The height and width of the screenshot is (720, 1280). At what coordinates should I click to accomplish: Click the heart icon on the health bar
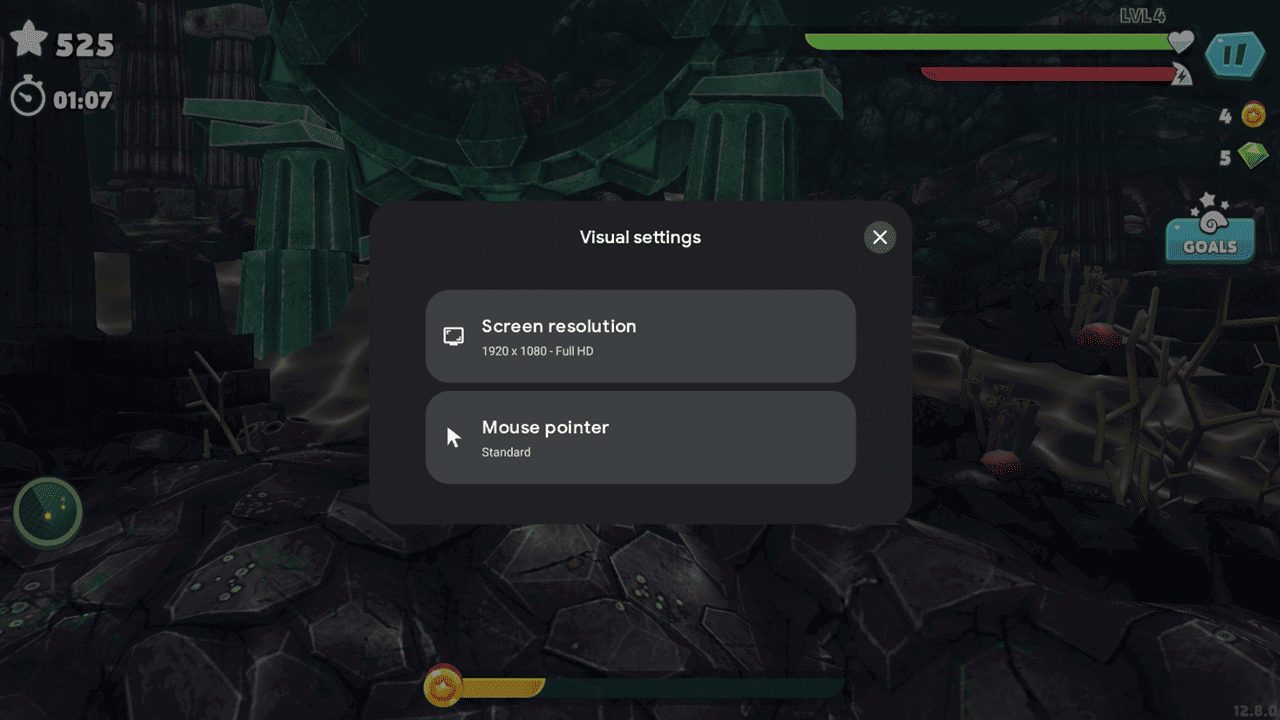[x=1182, y=42]
